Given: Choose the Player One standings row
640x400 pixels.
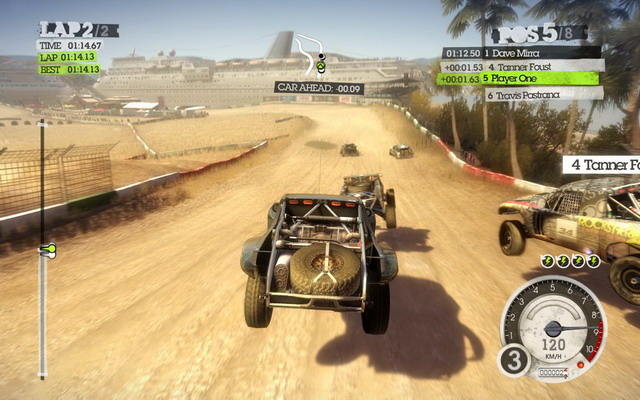Looking at the screenshot, I should tap(522, 78).
